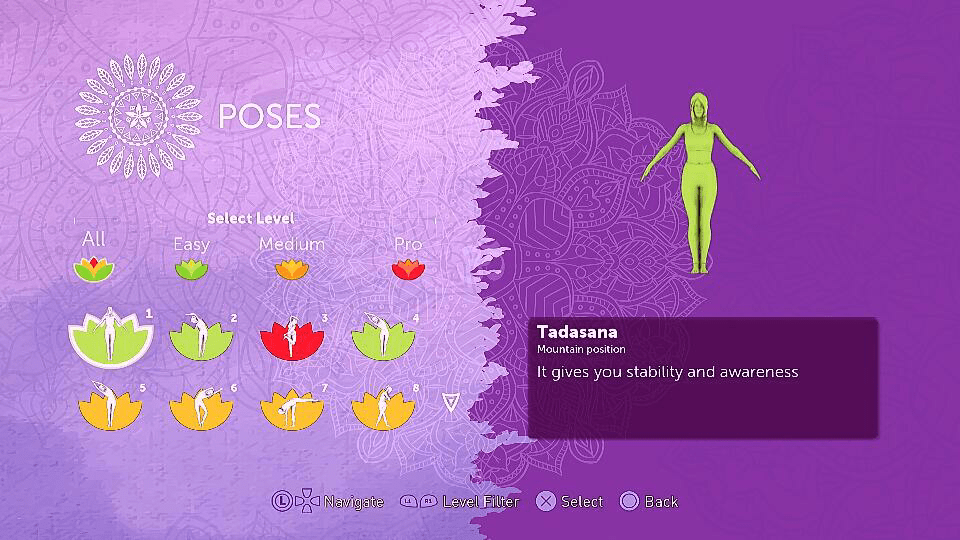Image resolution: width=960 pixels, height=540 pixels.
Task: Click the down arrow to show more poses
Action: pyautogui.click(x=451, y=402)
